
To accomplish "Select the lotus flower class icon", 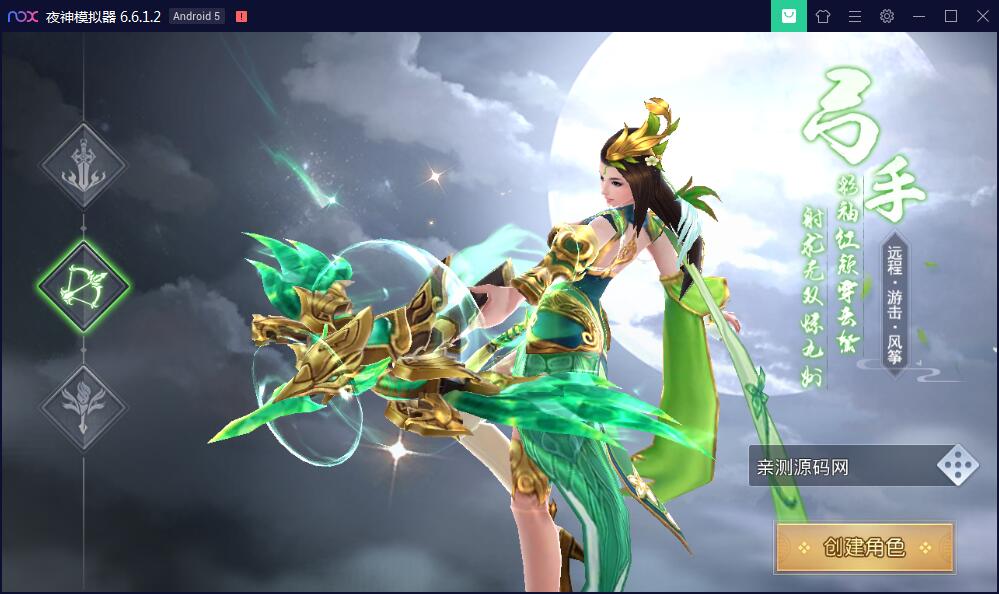I will pyautogui.click(x=83, y=407).
